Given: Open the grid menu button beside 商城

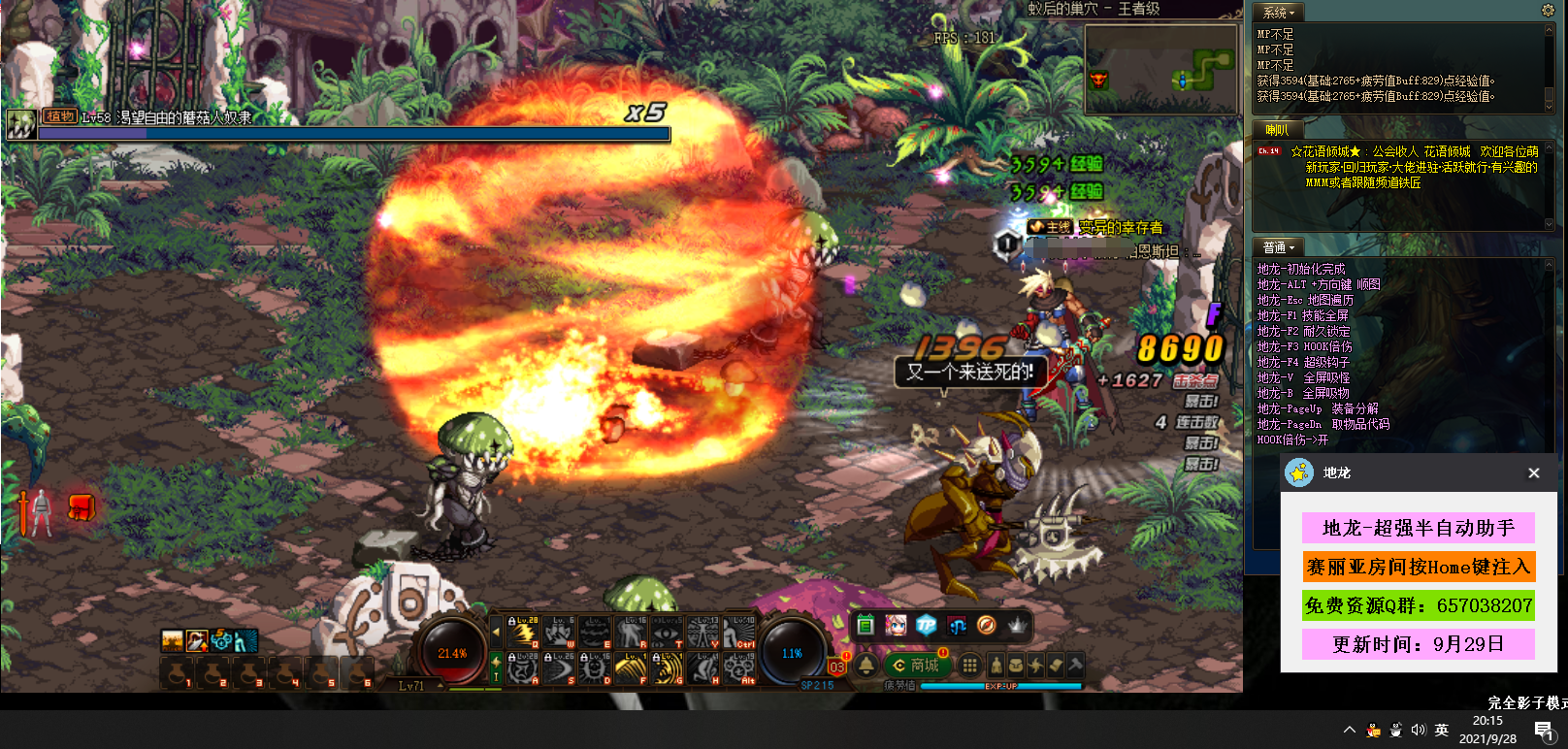Looking at the screenshot, I should coord(968,665).
